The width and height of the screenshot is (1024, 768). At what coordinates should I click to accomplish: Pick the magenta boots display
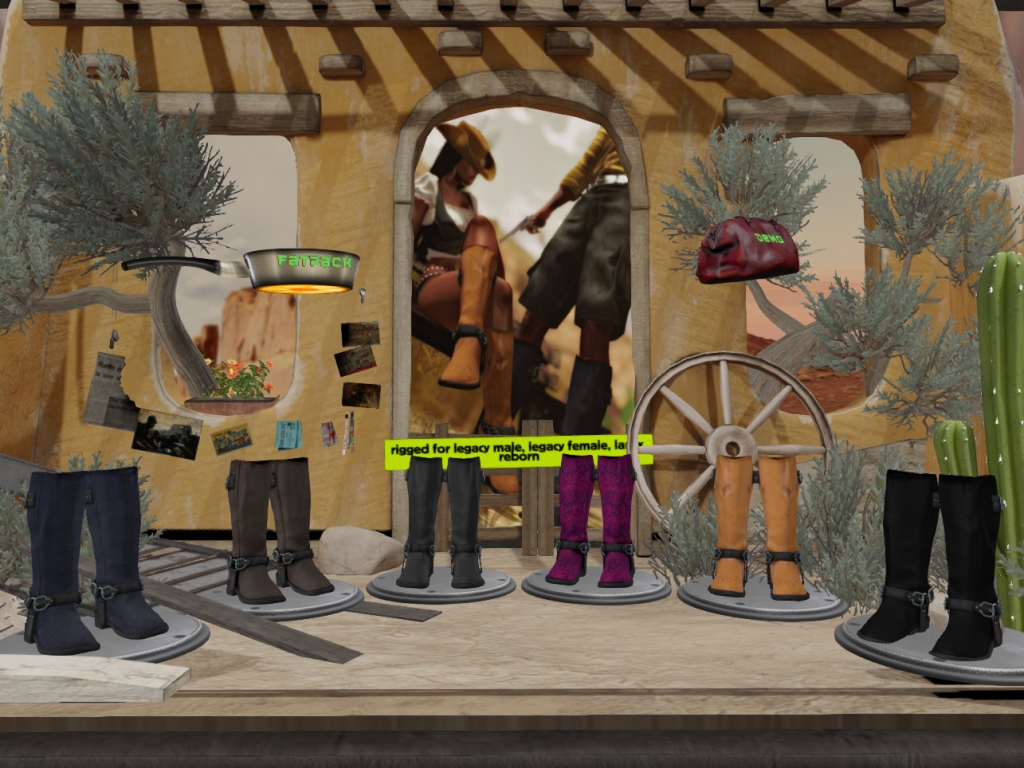click(594, 520)
